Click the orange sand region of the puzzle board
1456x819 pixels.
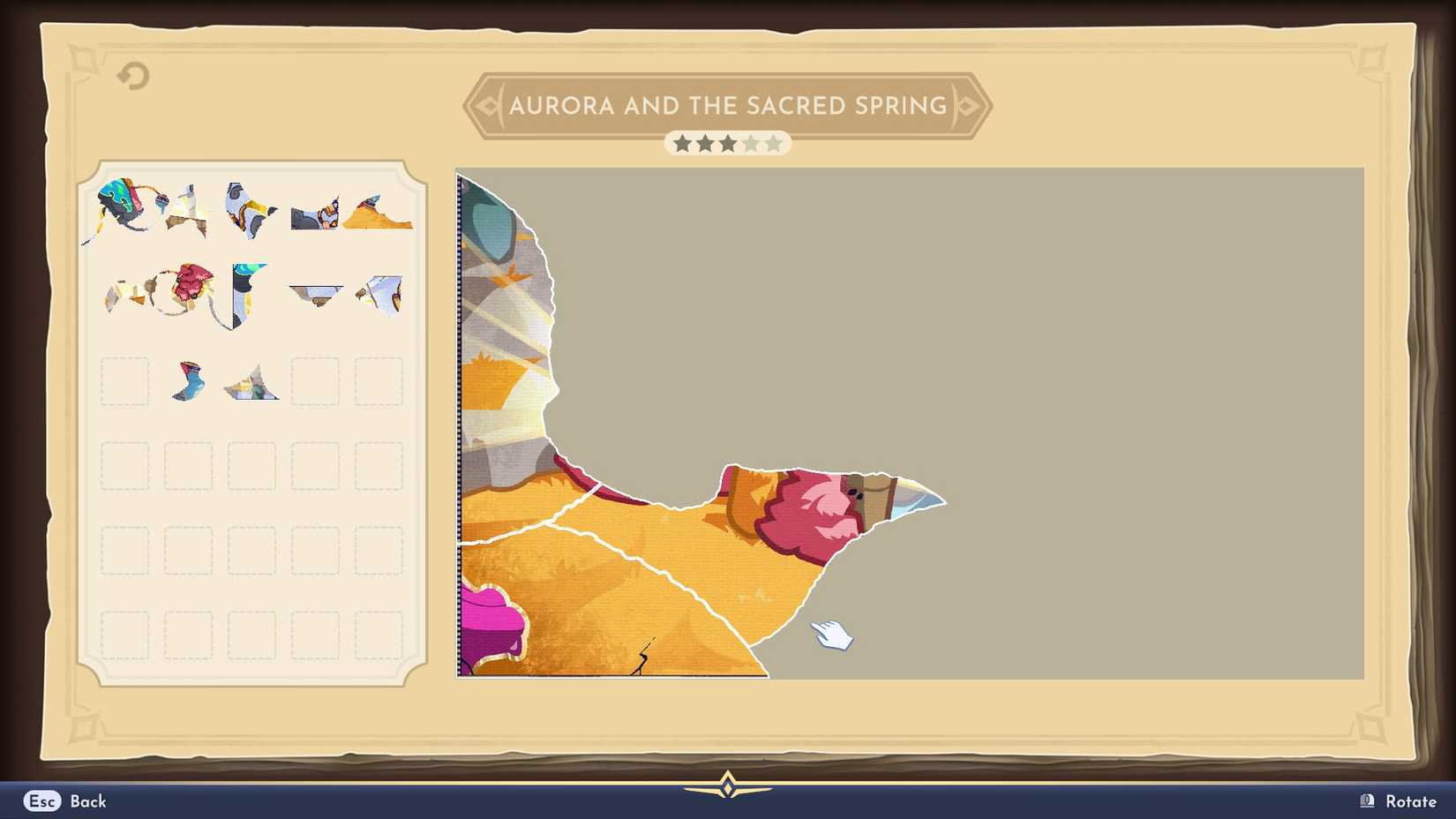click(x=618, y=565)
